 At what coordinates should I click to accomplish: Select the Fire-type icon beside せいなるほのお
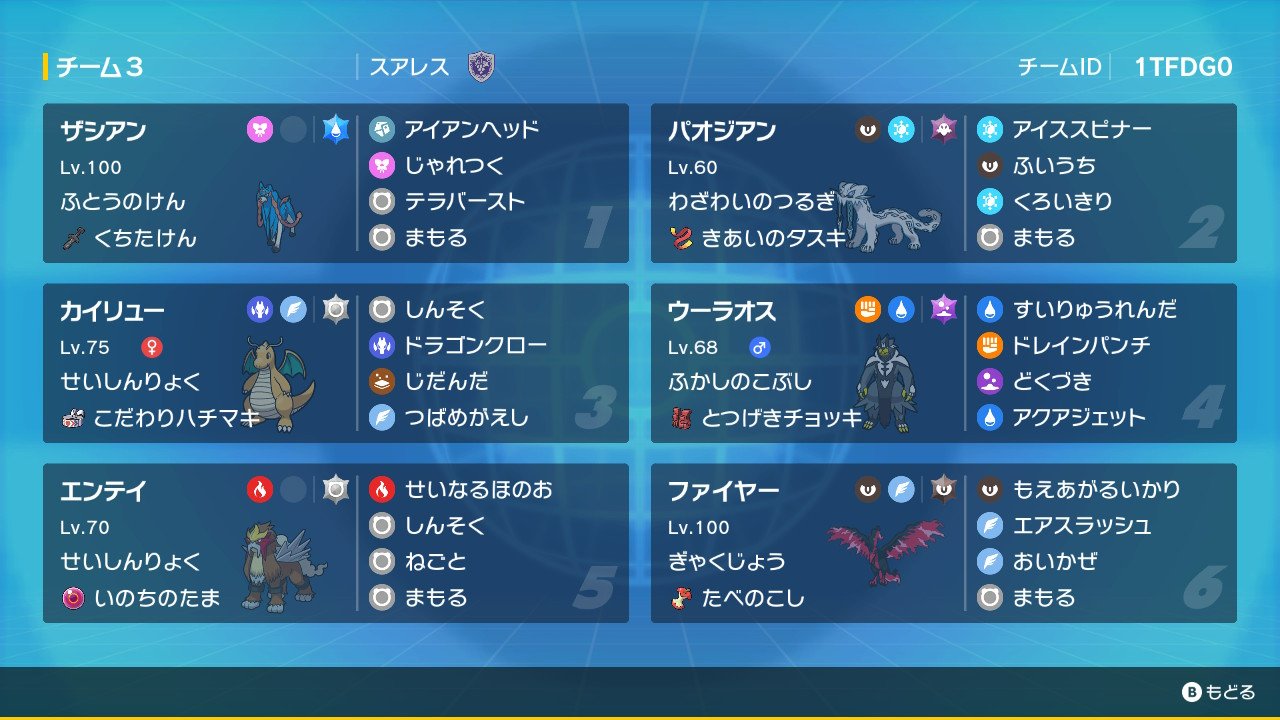[x=383, y=489]
